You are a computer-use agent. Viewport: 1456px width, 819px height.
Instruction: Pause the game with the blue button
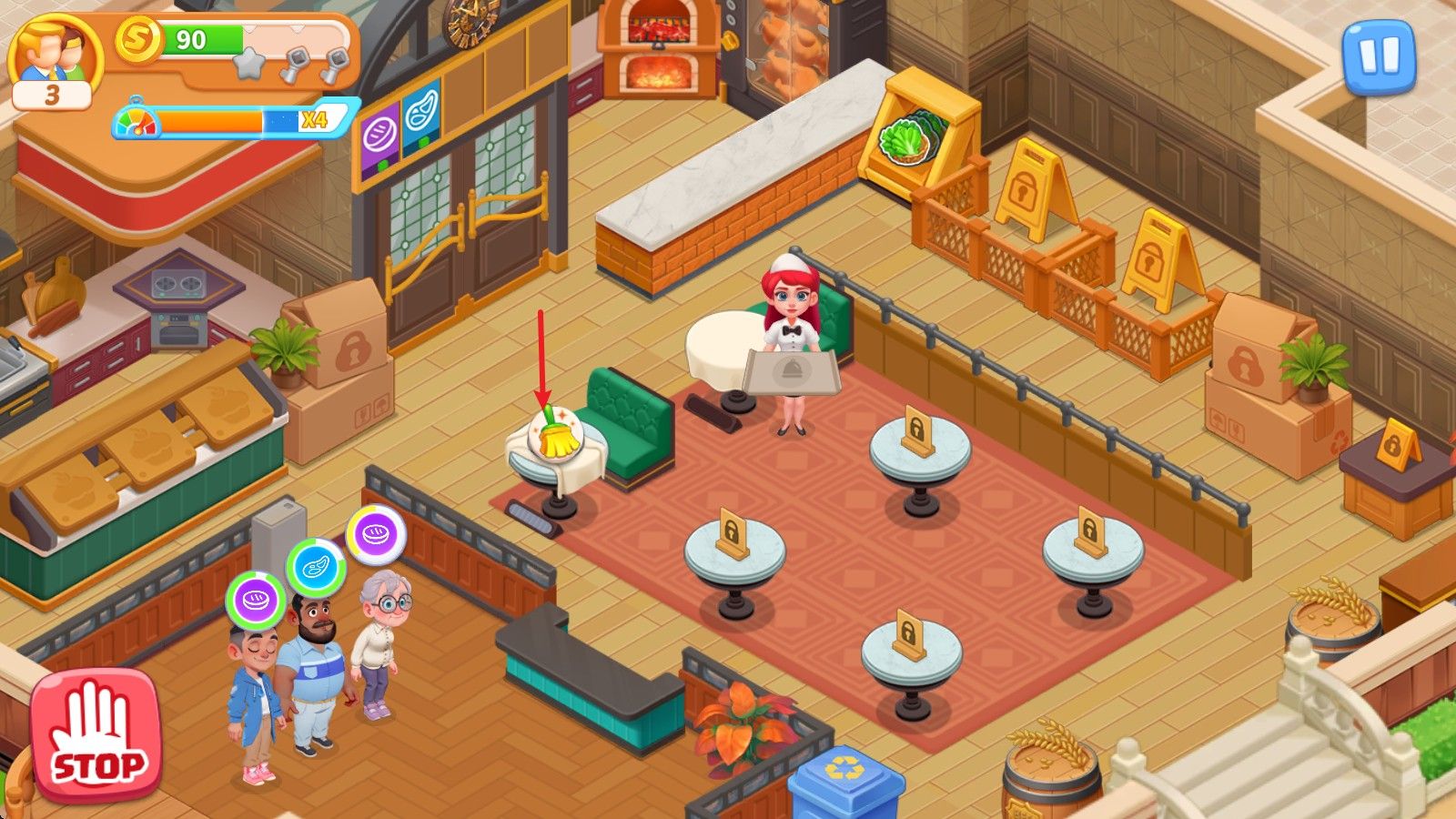[x=1379, y=56]
